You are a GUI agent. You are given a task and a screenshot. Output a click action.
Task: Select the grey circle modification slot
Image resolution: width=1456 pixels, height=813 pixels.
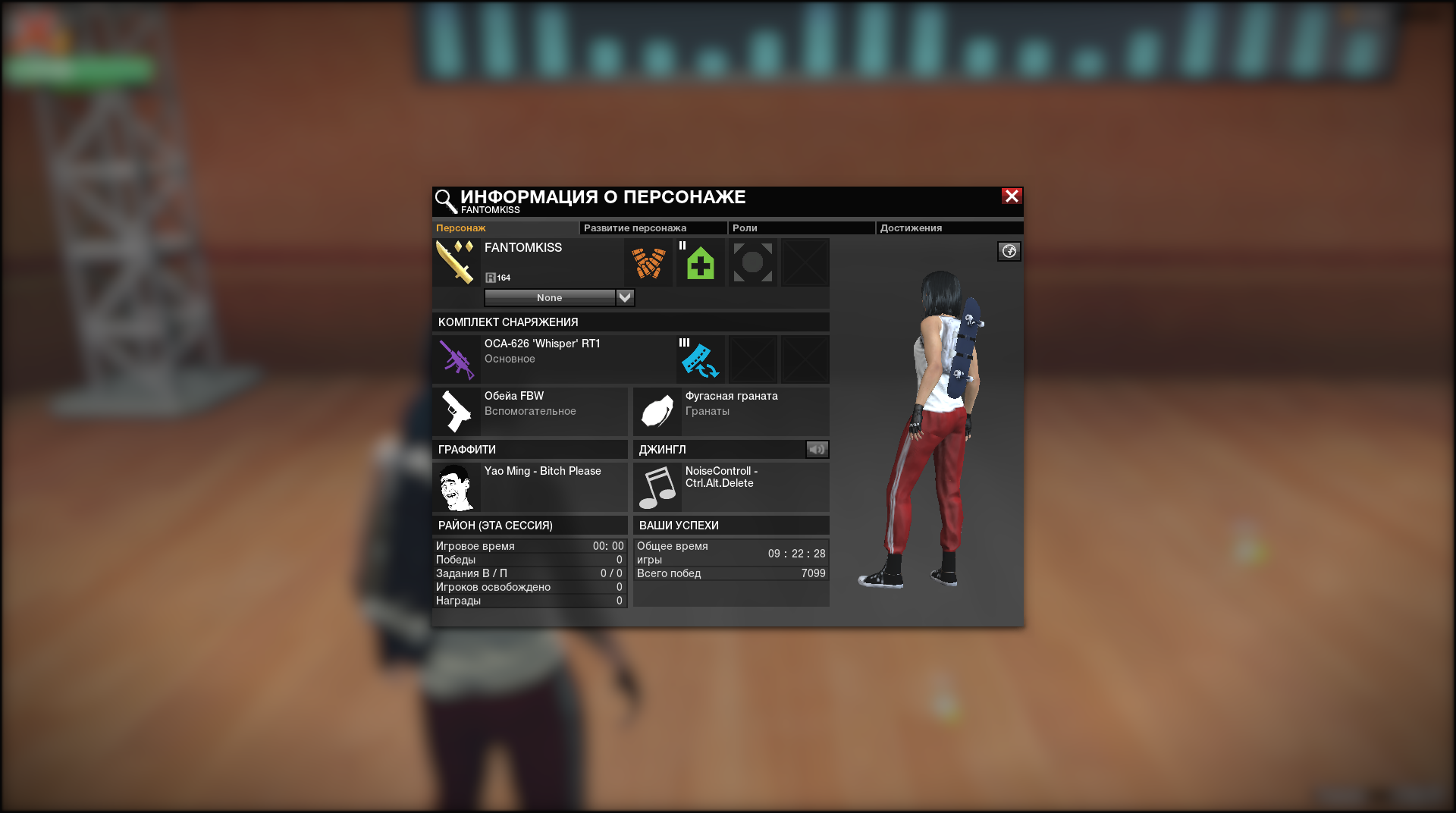pos(753,263)
